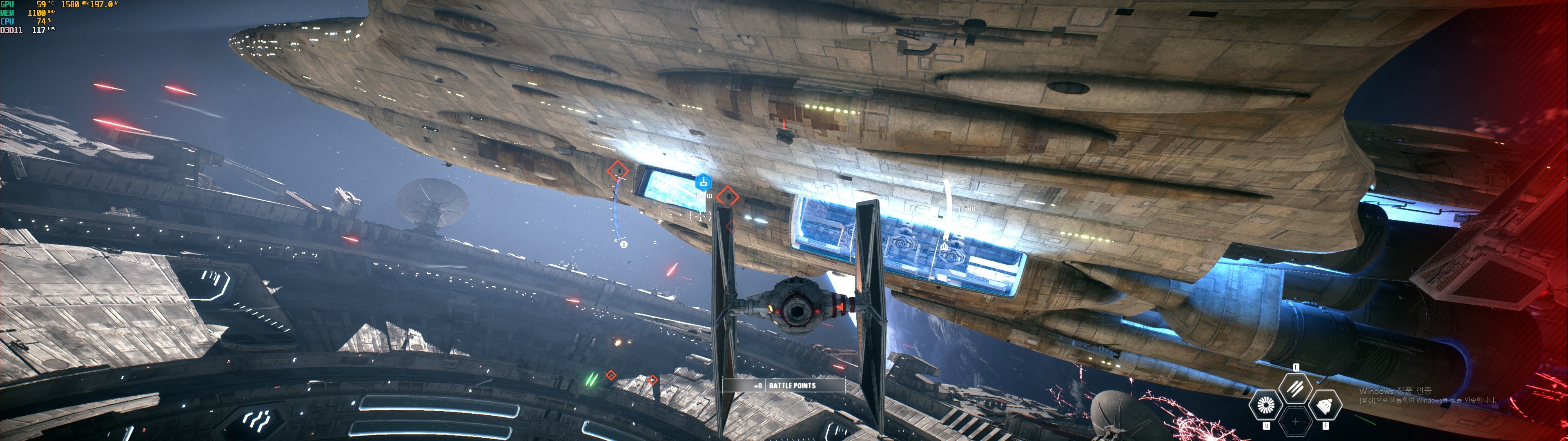Click the blue Board objective marker

pos(704,182)
